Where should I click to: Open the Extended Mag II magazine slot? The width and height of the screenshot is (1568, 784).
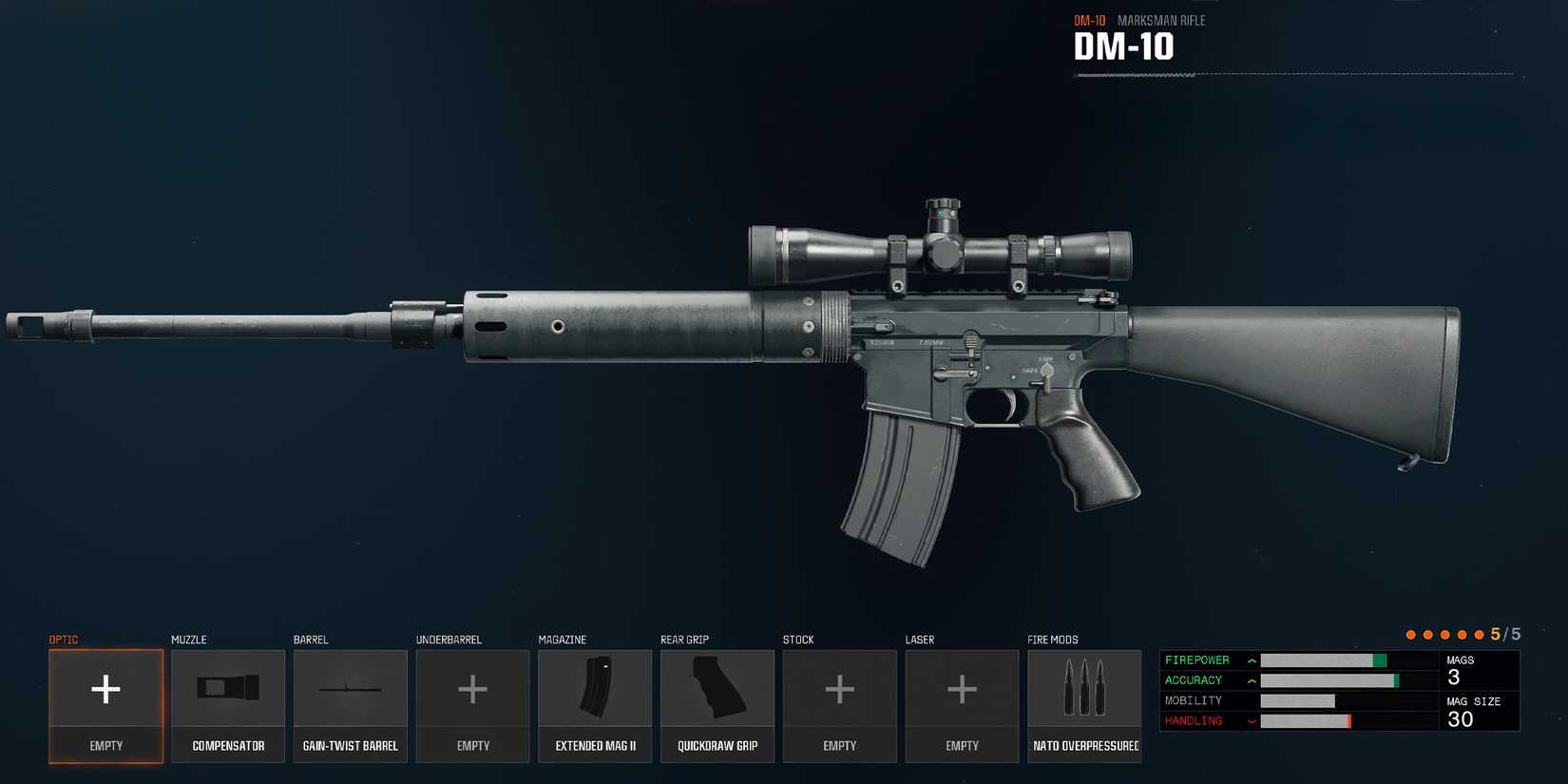(595, 703)
